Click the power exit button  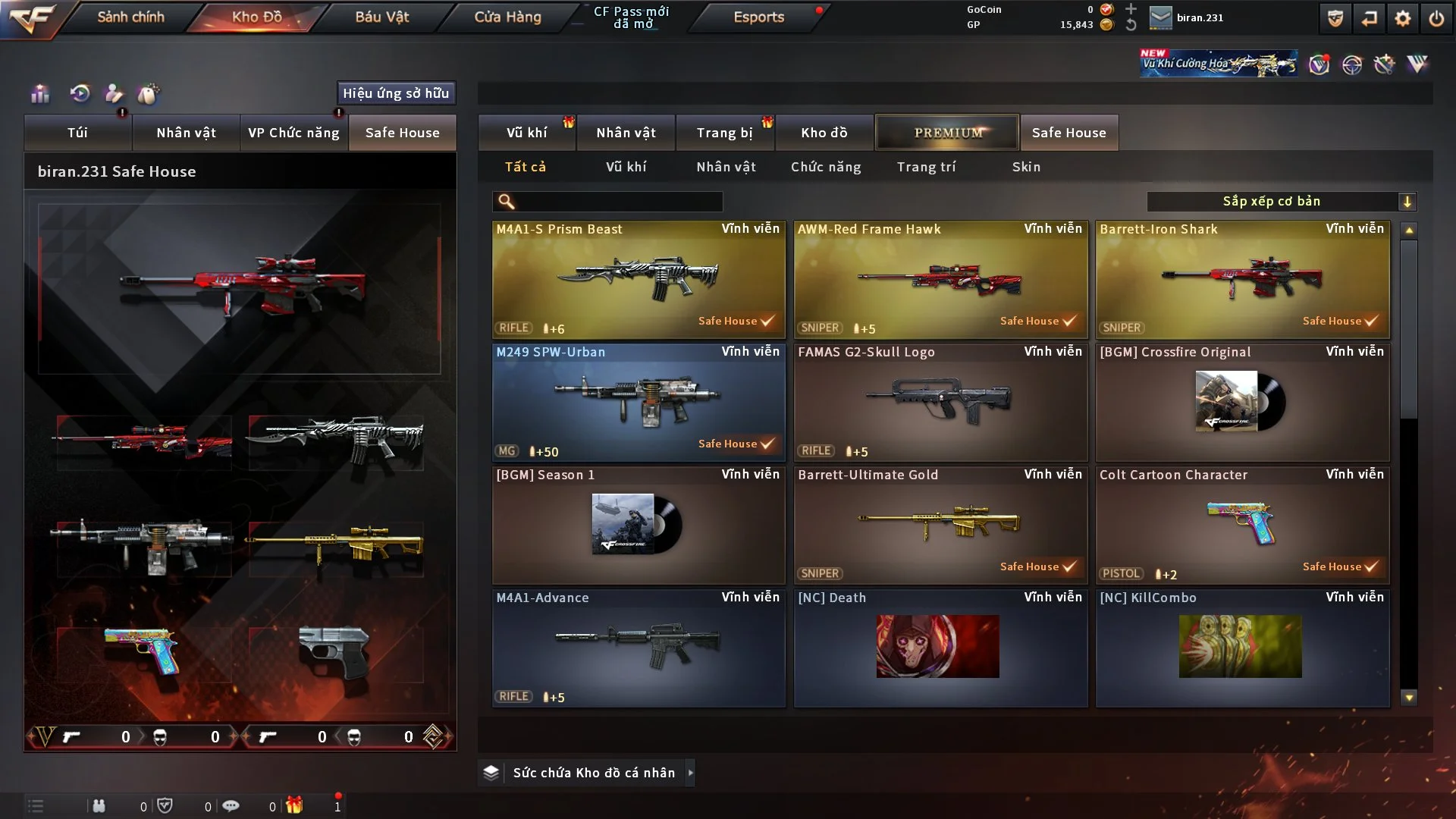click(x=1436, y=18)
